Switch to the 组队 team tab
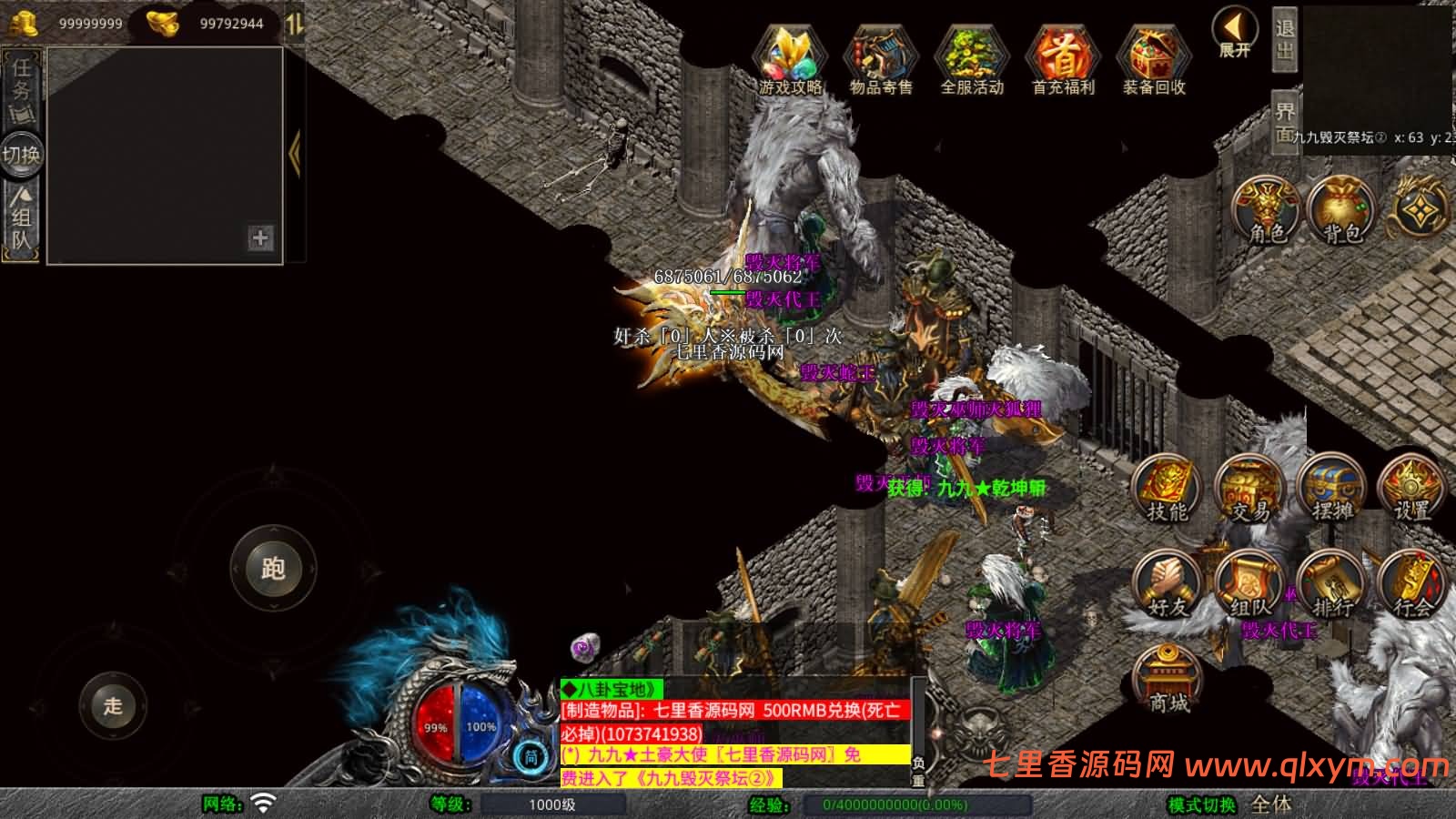This screenshot has width=1456, height=819. [21, 218]
